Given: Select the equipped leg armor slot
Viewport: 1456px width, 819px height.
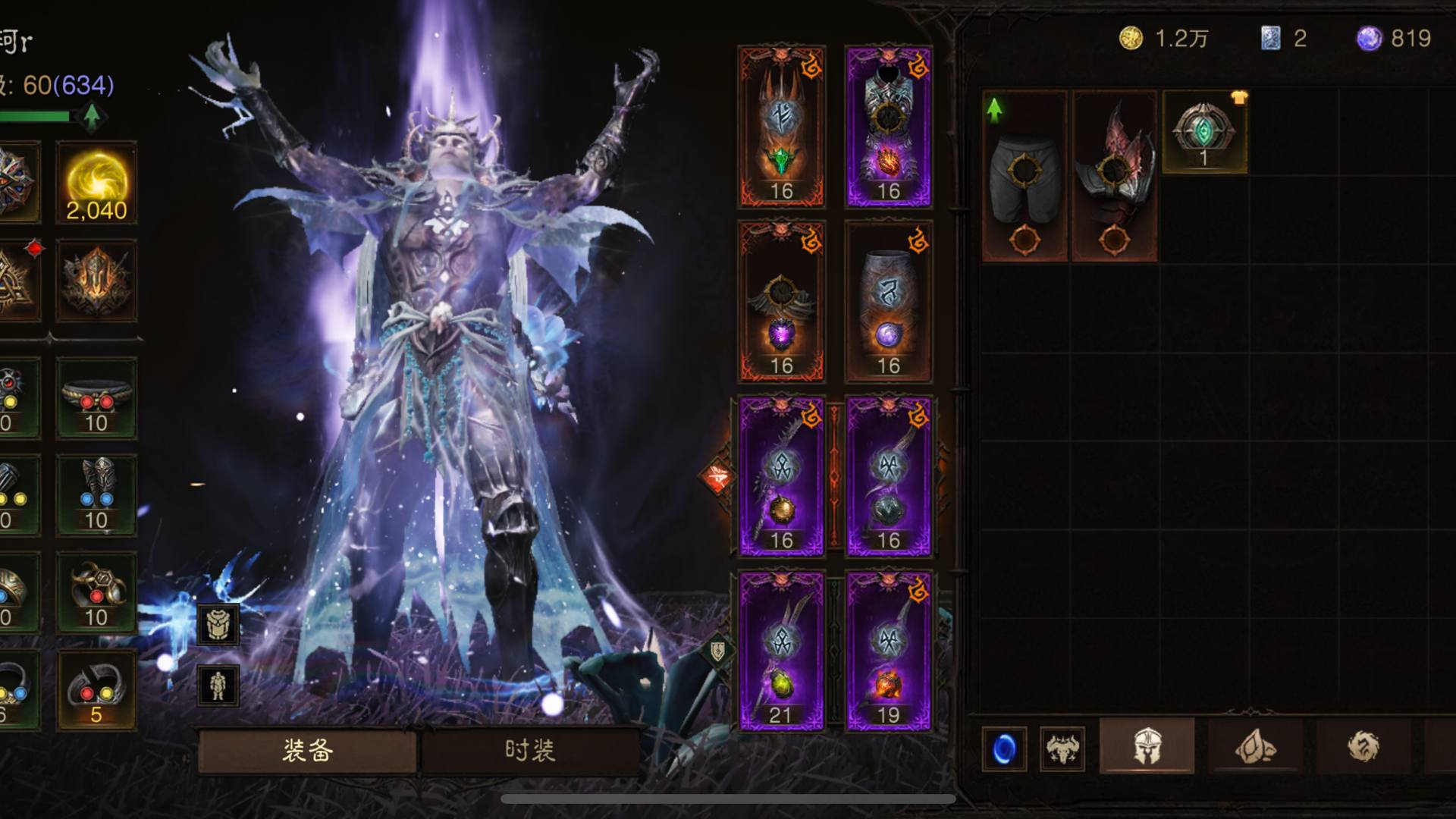Looking at the screenshot, I should pos(889,302).
